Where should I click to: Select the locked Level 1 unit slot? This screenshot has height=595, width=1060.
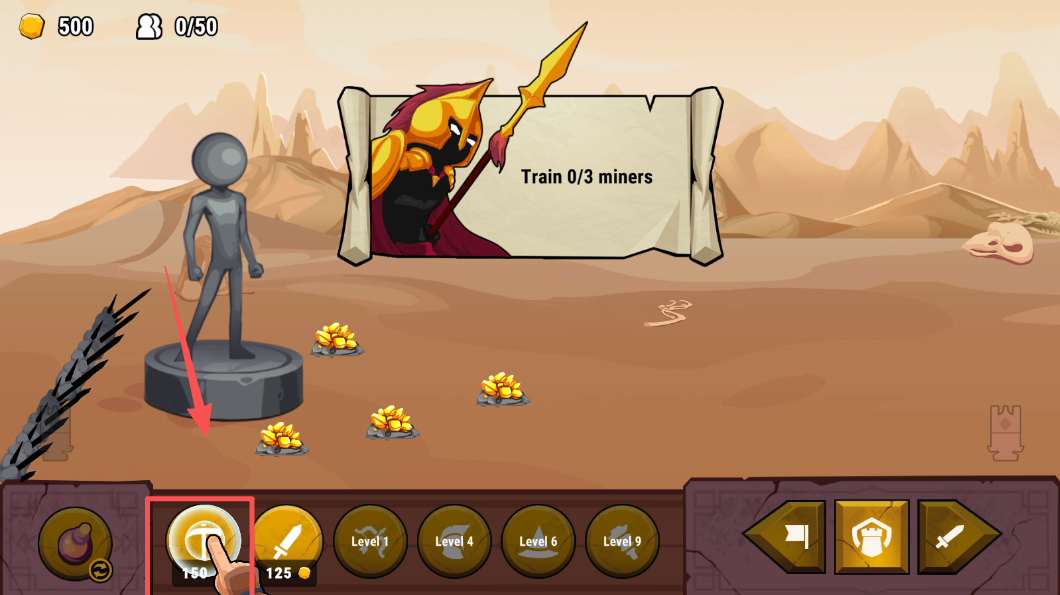click(x=370, y=541)
